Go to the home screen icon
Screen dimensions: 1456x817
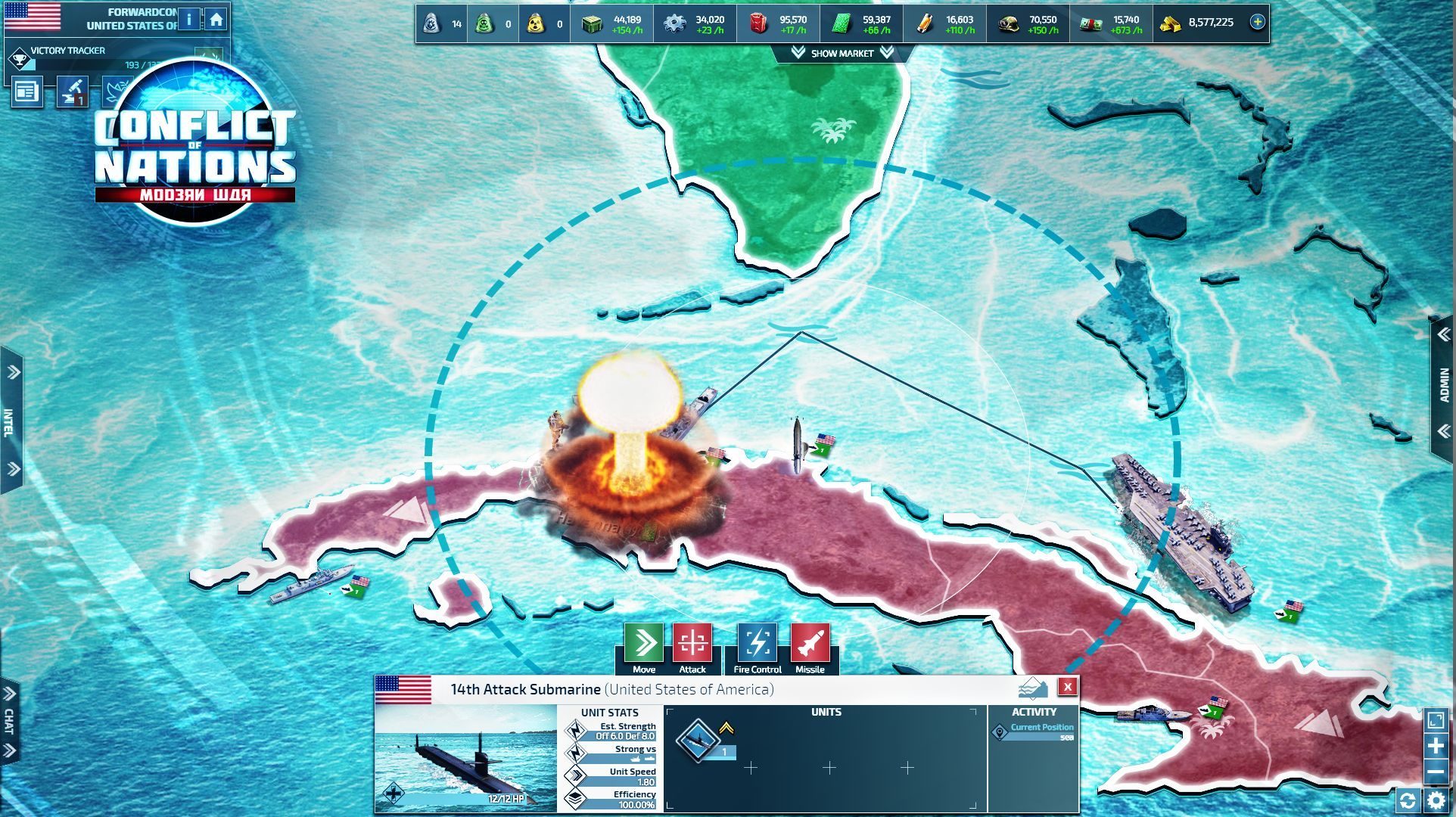click(216, 19)
